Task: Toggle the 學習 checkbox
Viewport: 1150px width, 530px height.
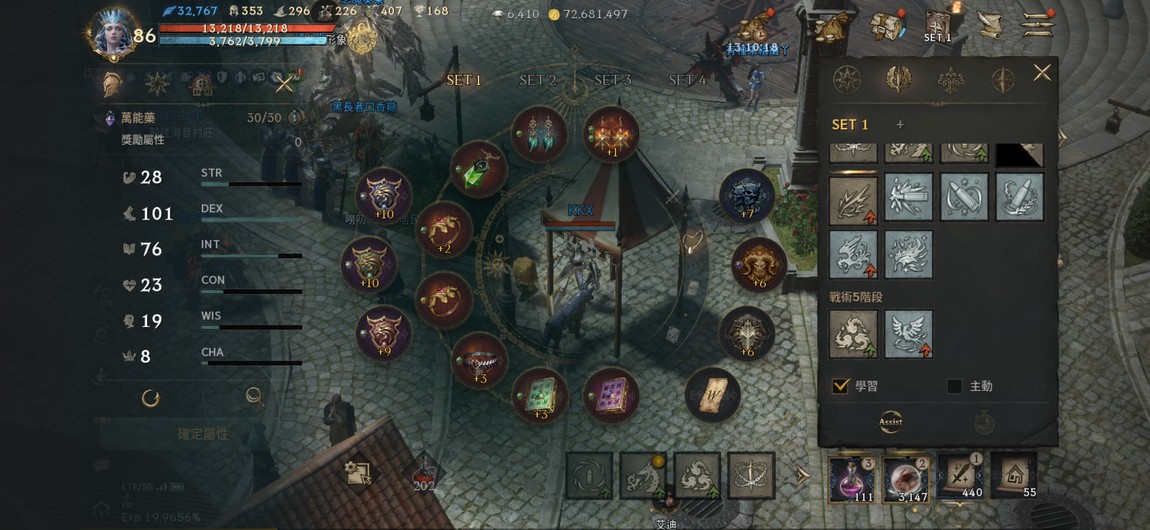Action: (841, 386)
